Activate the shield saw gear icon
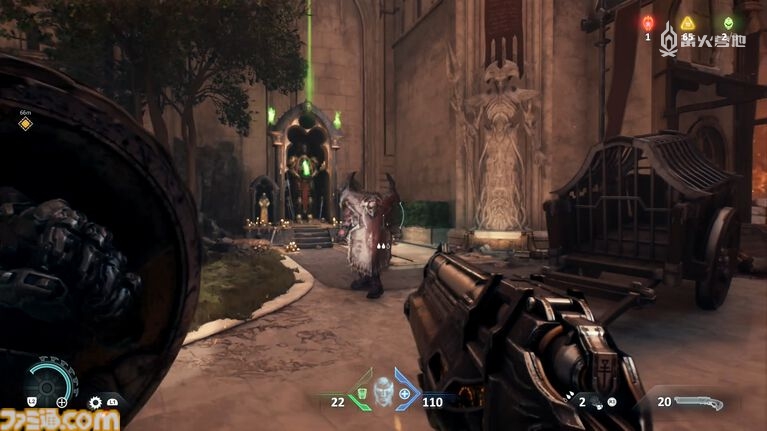This screenshot has height=431, width=767. click(96, 402)
